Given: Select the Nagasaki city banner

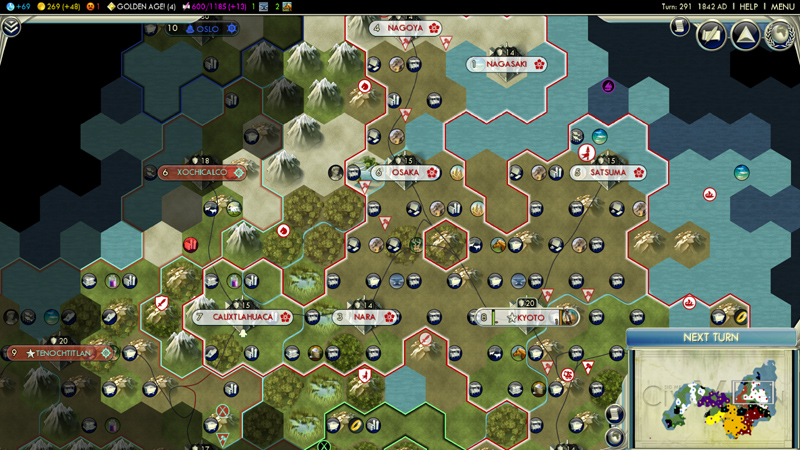Looking at the screenshot, I should (506, 64).
